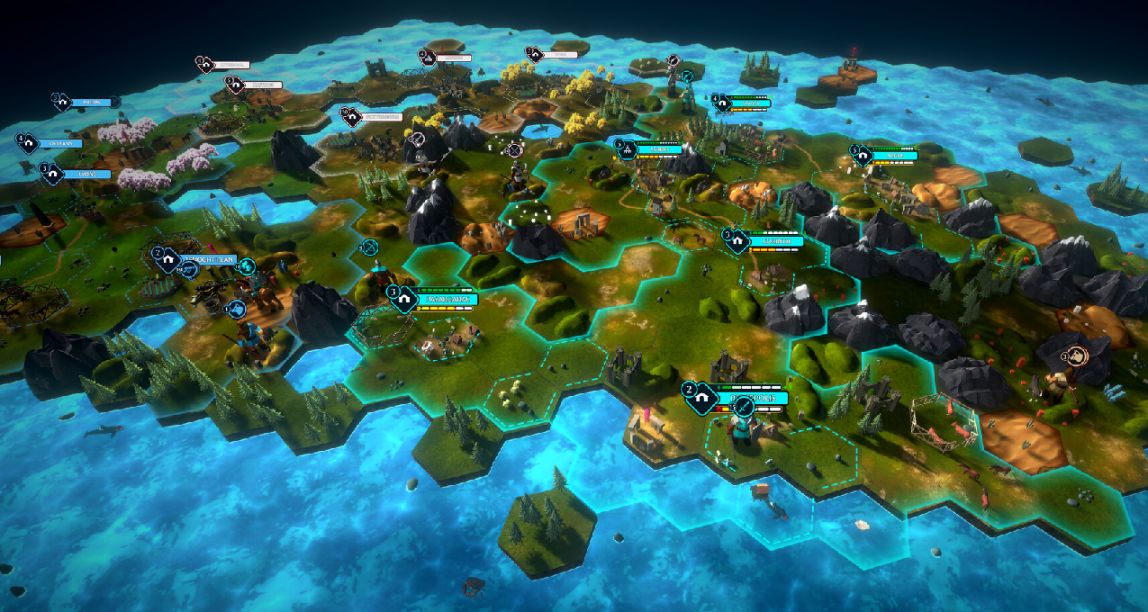
Task: Click the sword icon under the level 2 city
Action: pos(744,408)
